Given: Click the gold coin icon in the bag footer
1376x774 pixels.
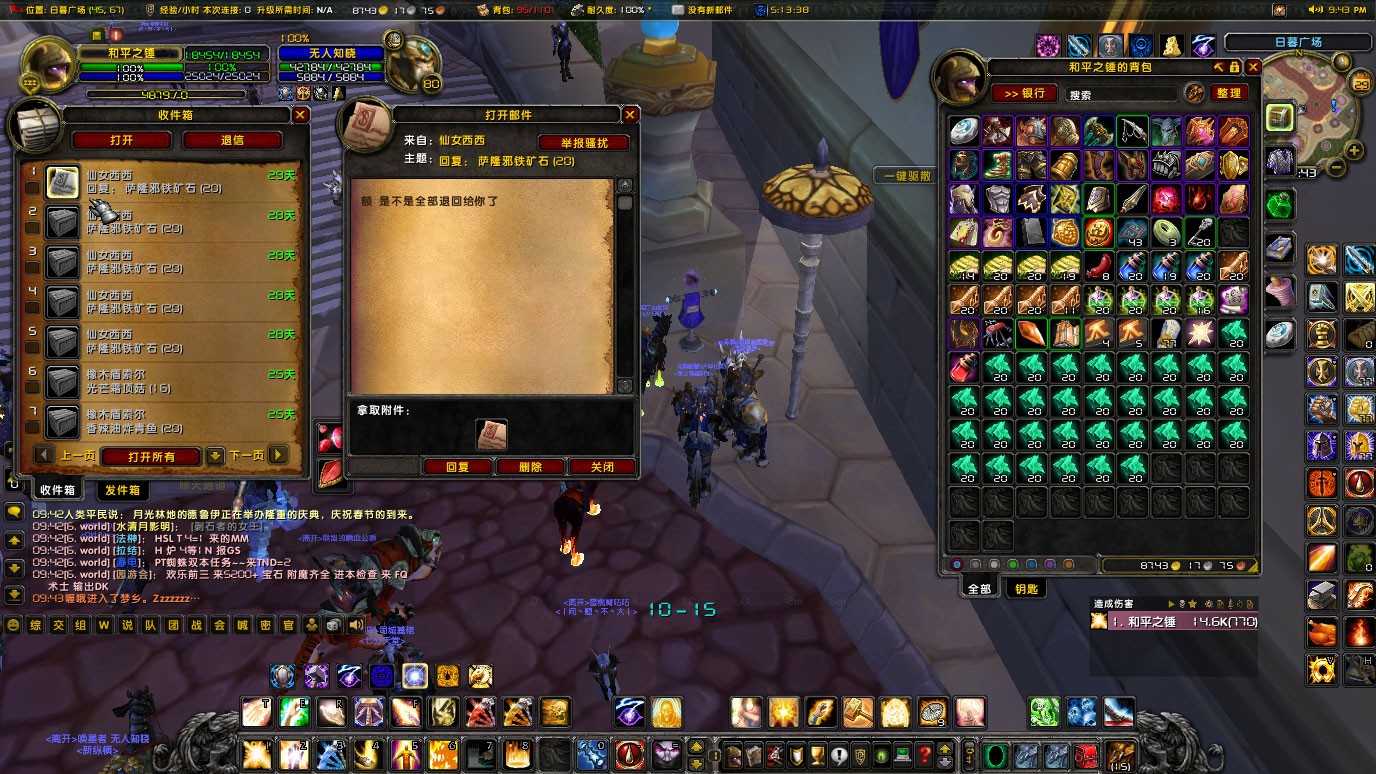Looking at the screenshot, I should click(1174, 565).
